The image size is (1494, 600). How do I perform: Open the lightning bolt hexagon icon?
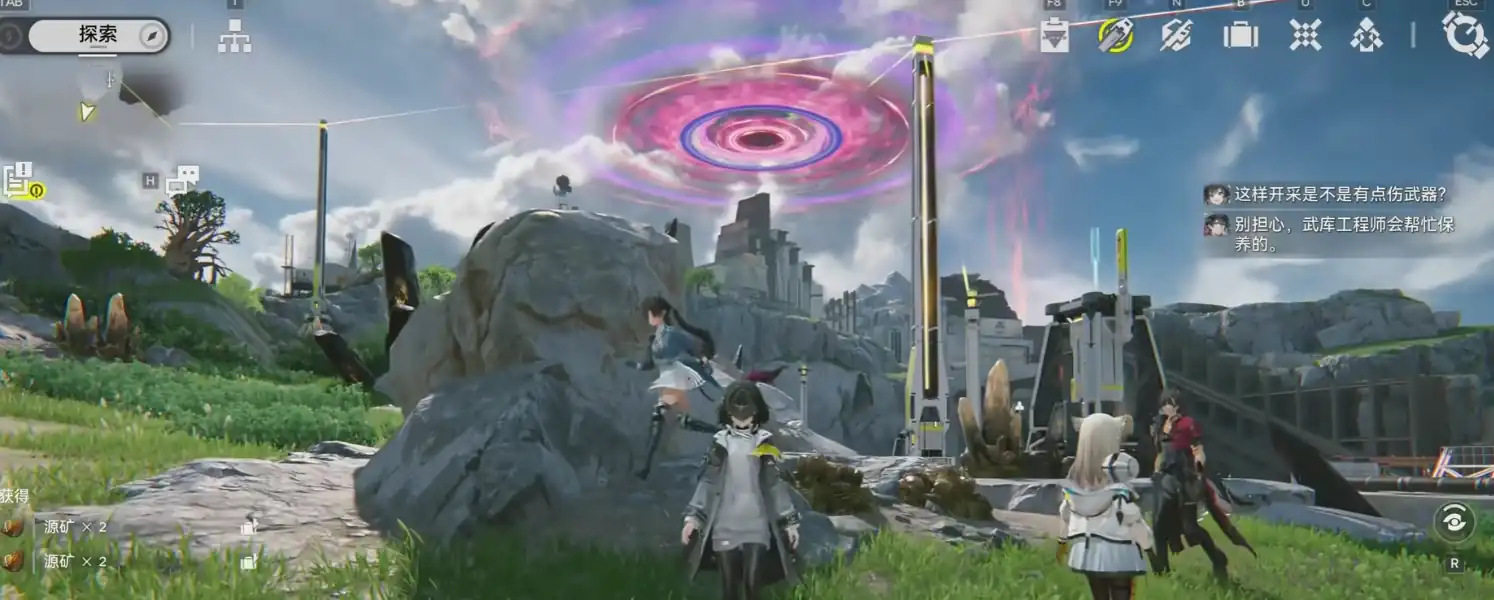1176,35
